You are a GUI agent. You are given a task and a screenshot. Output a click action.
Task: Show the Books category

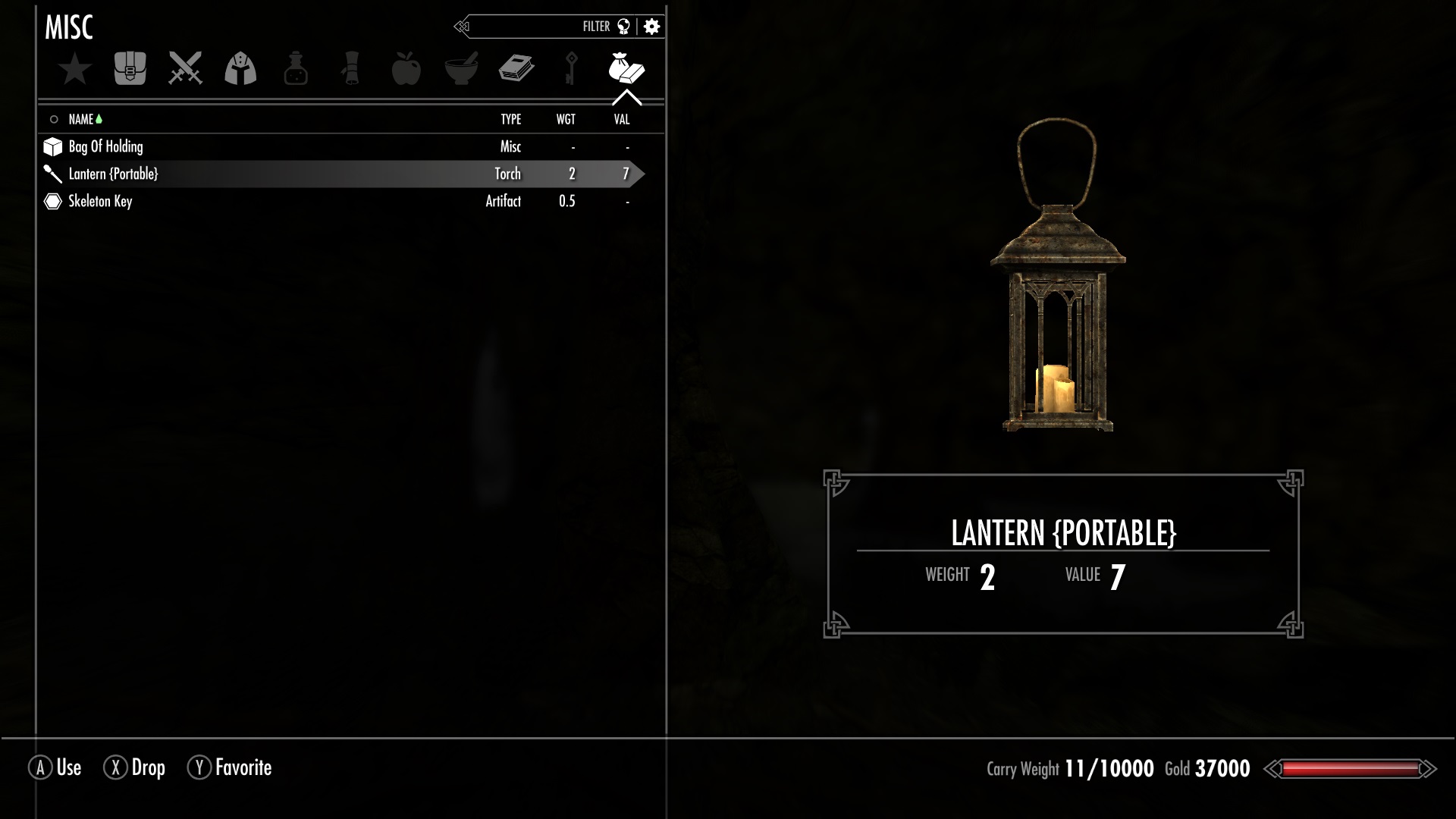click(516, 69)
